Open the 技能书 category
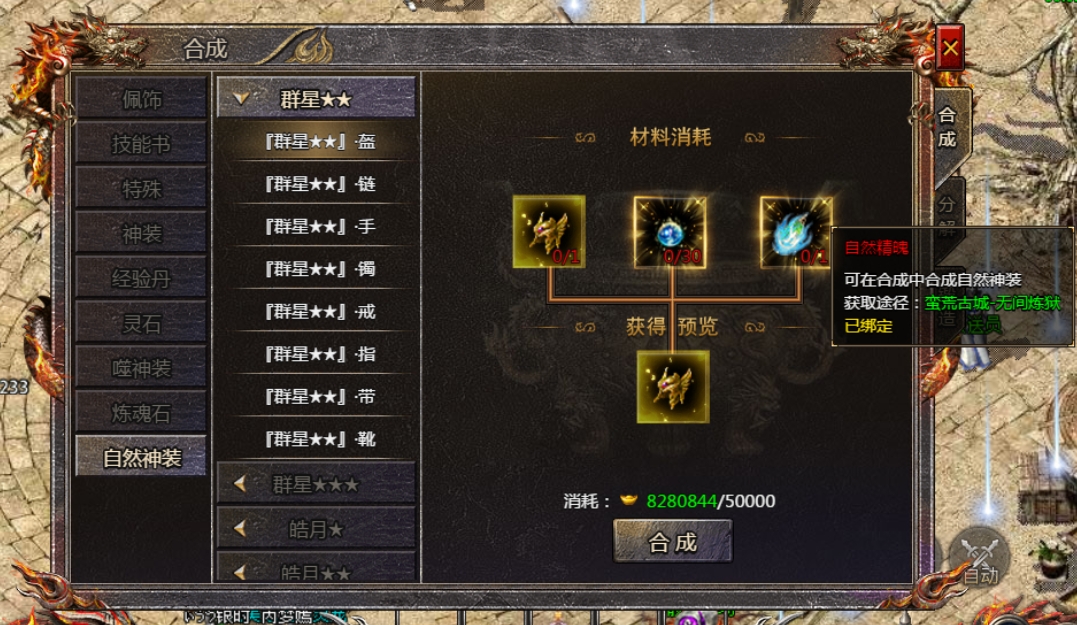The height and width of the screenshot is (625, 1077). pyautogui.click(x=141, y=144)
